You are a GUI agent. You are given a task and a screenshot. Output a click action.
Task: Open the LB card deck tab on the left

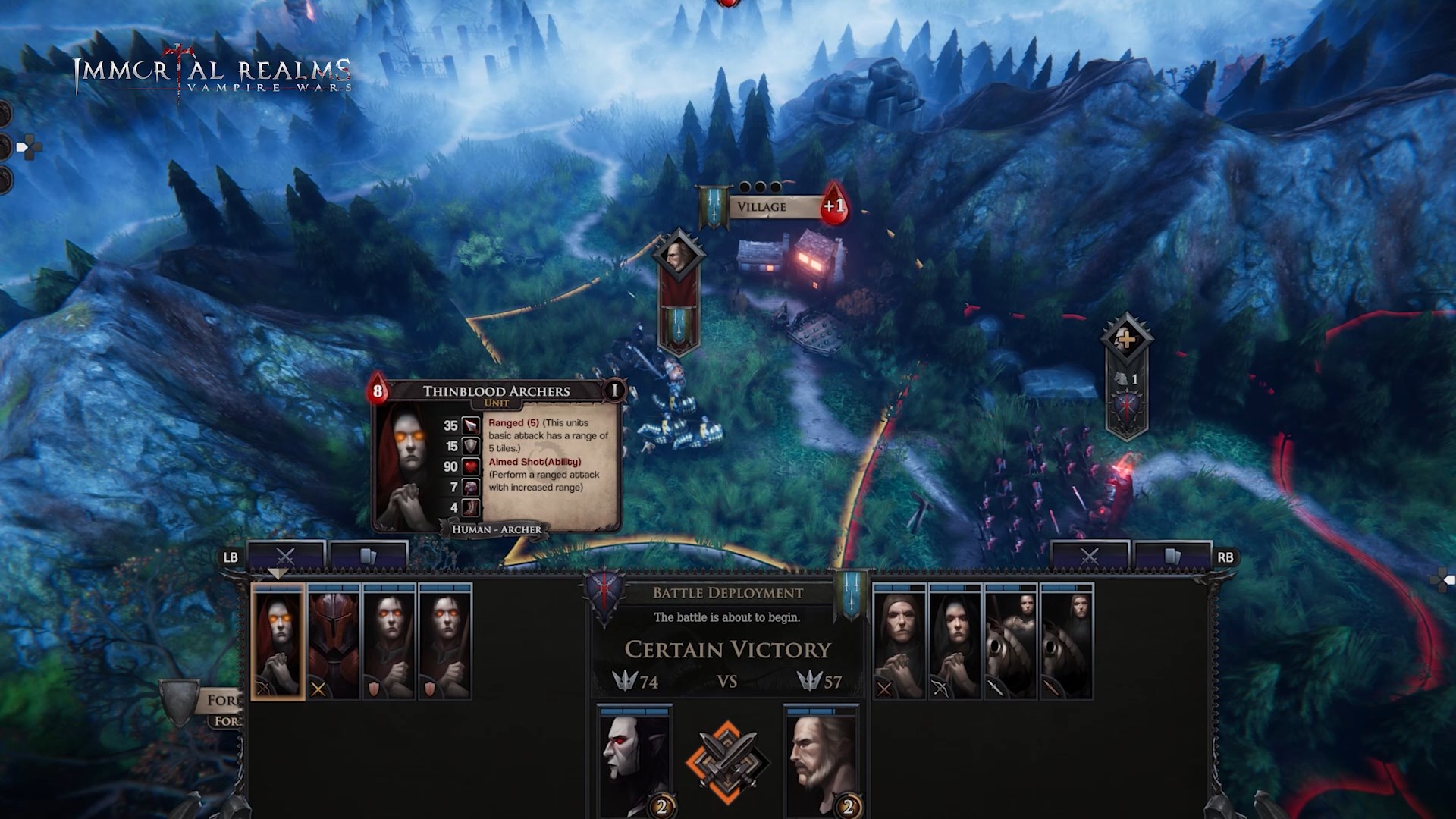pos(368,554)
